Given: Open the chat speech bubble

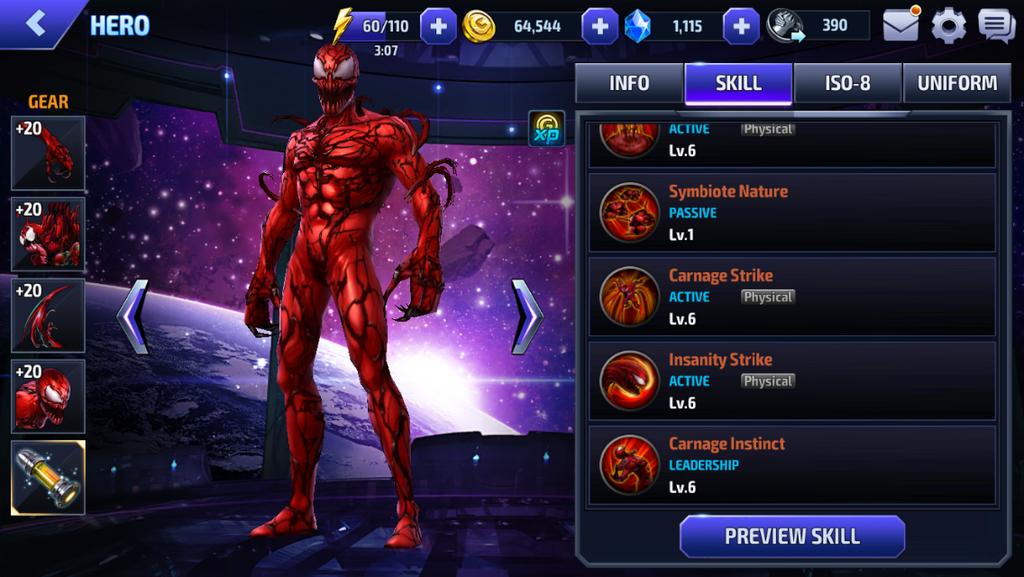Looking at the screenshot, I should 996,25.
